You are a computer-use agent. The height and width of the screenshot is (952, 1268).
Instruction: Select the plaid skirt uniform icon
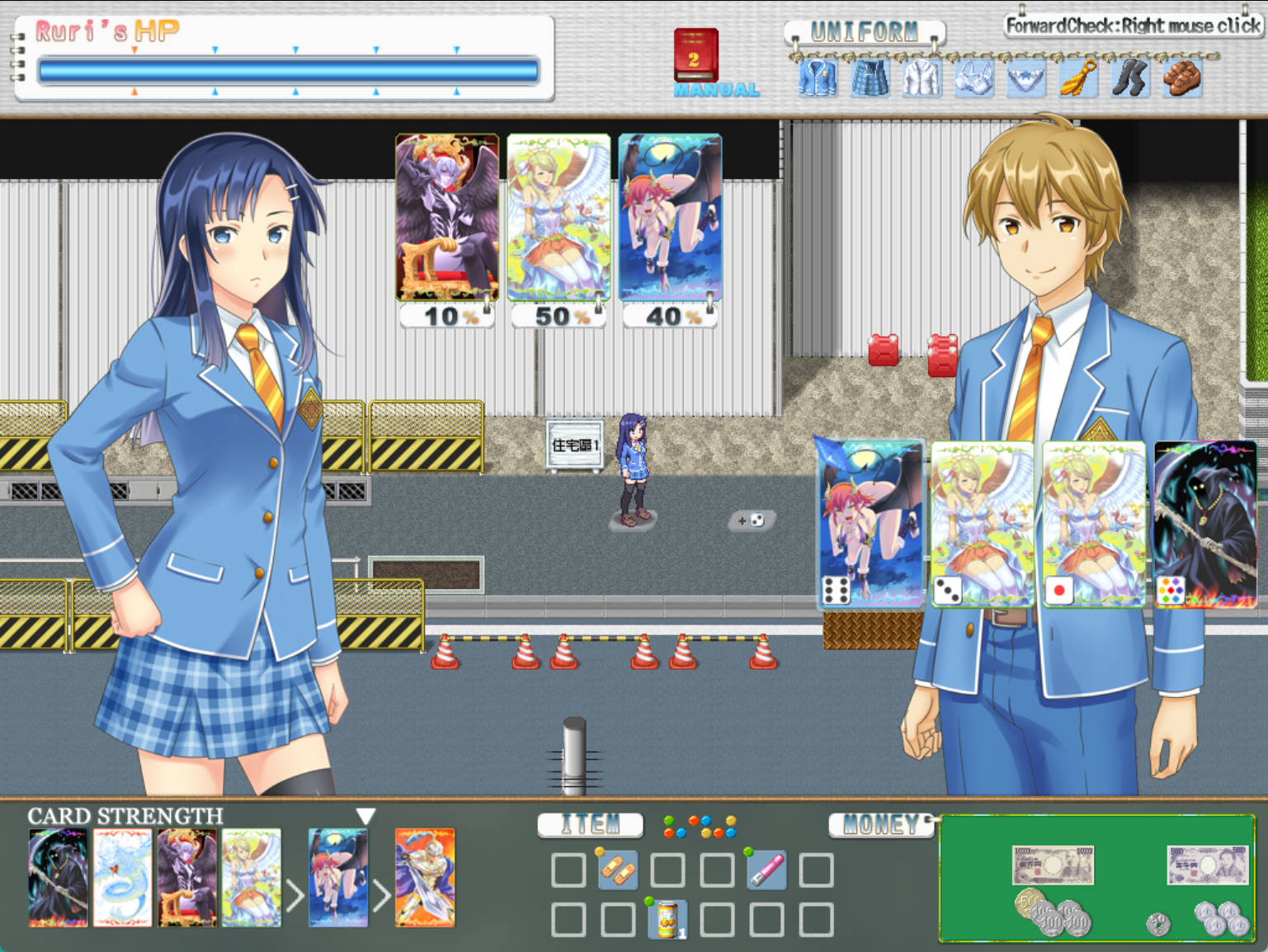[x=870, y=78]
